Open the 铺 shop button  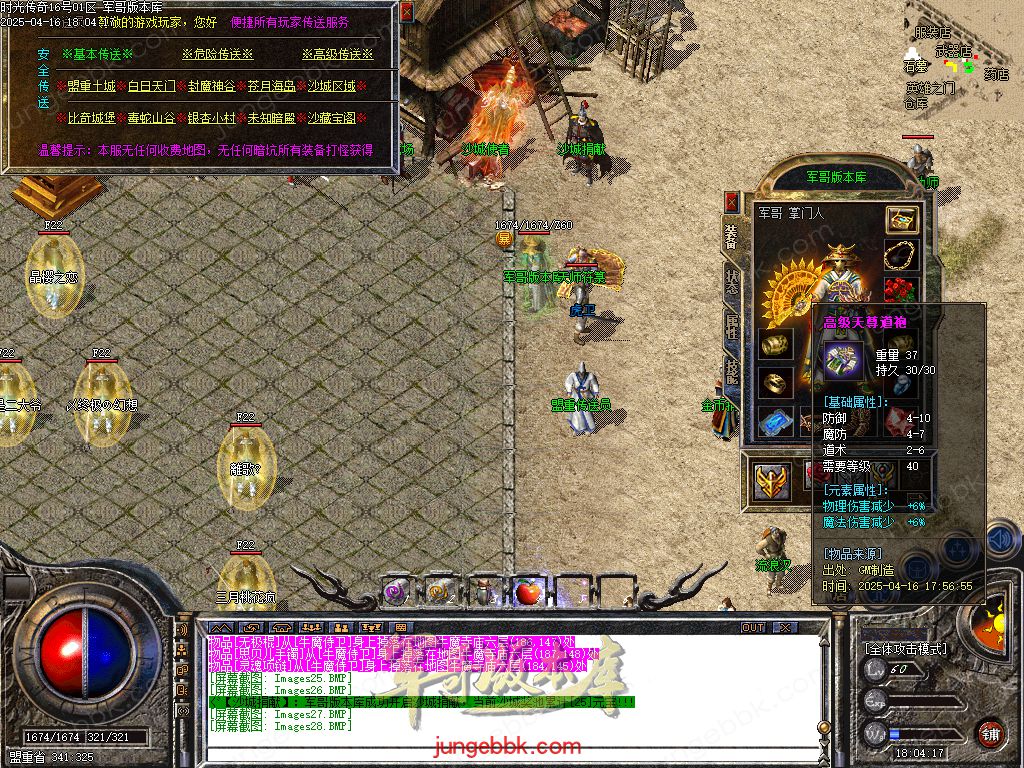989,733
